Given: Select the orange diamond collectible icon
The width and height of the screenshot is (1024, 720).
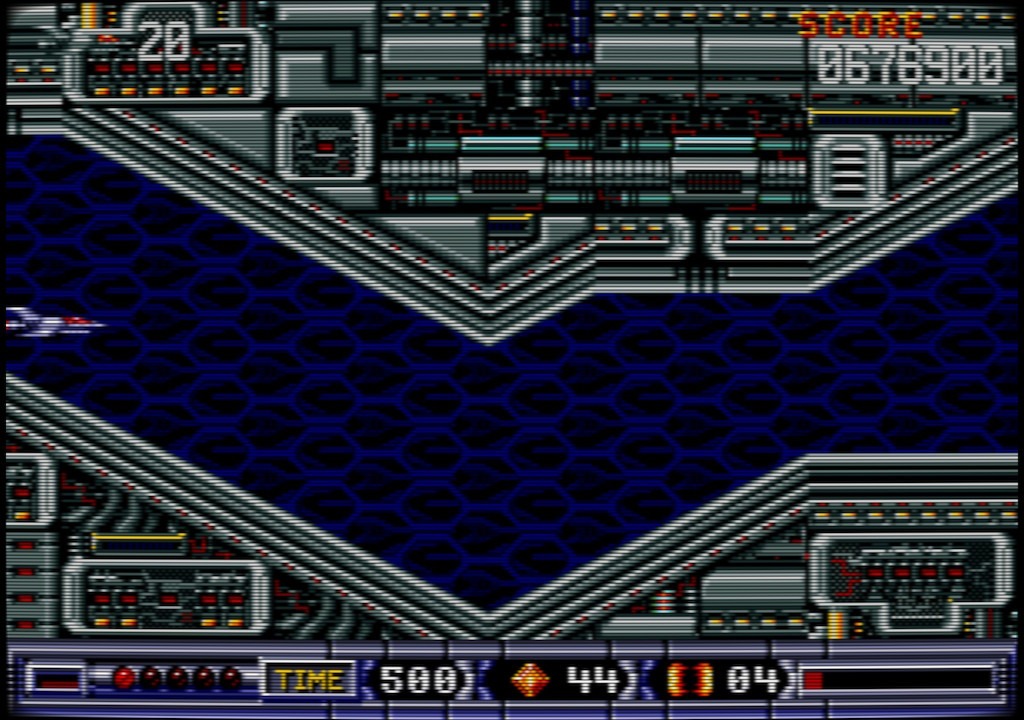Looking at the screenshot, I should pyautogui.click(x=530, y=680).
